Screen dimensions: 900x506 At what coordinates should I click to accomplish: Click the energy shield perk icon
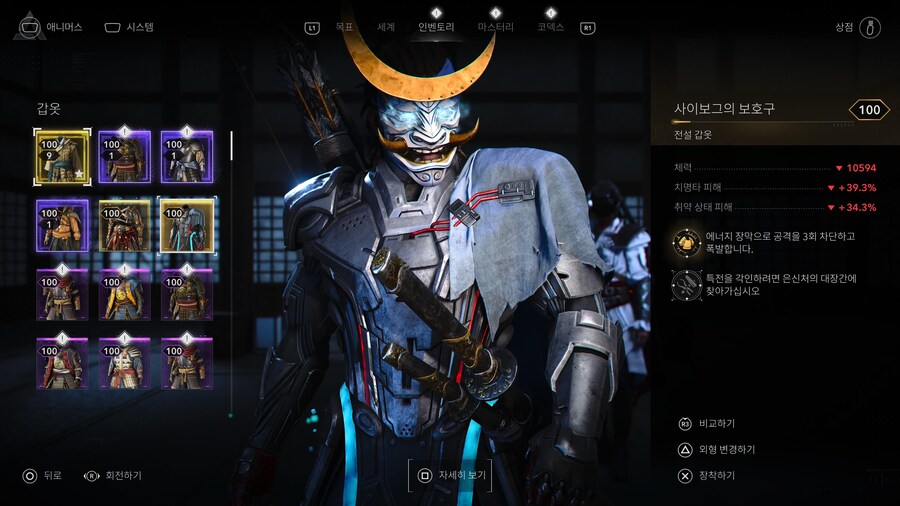coord(685,241)
